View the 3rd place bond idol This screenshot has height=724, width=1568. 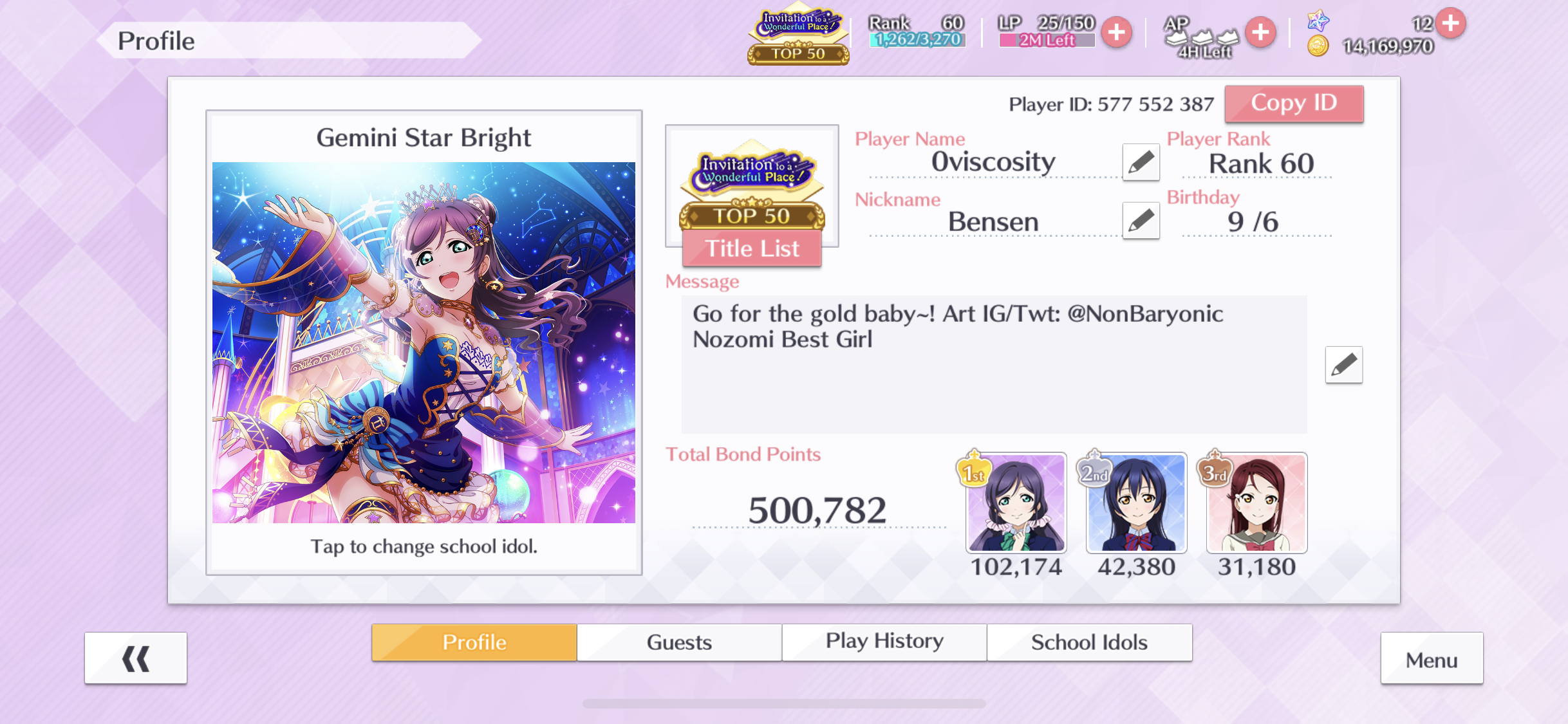click(1256, 503)
